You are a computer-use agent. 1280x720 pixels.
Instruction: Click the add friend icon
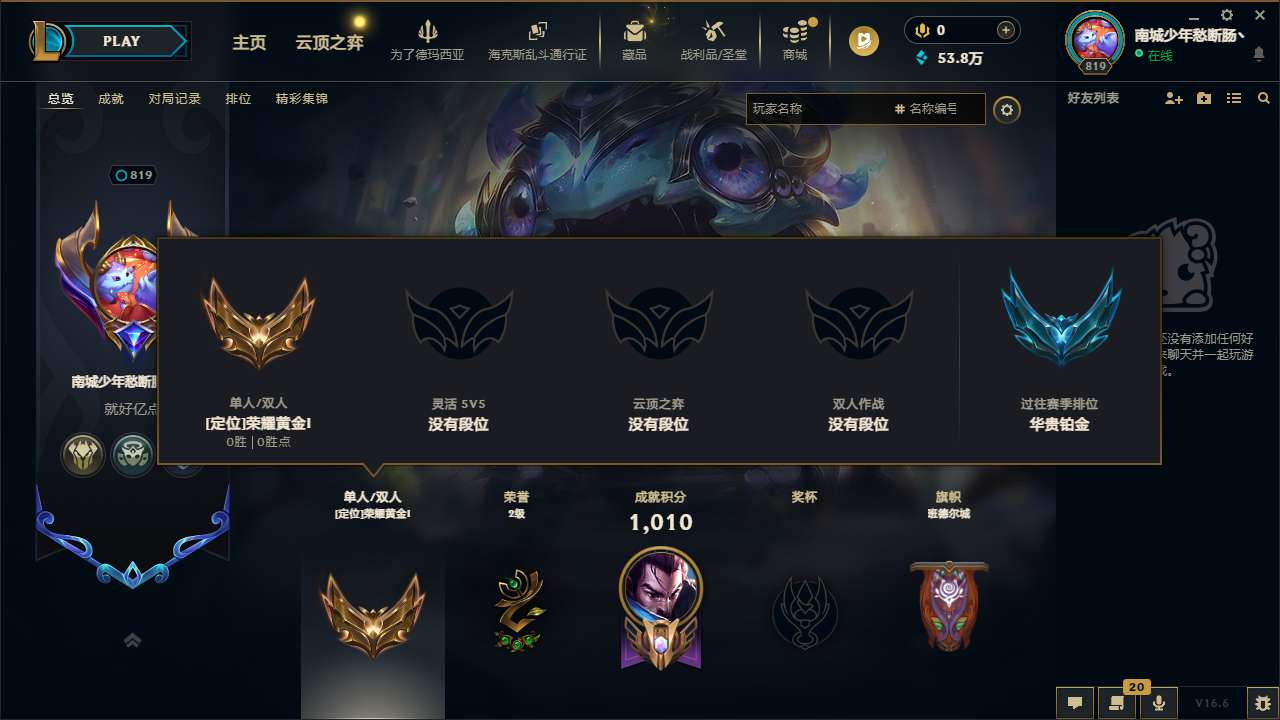pyautogui.click(x=1172, y=98)
